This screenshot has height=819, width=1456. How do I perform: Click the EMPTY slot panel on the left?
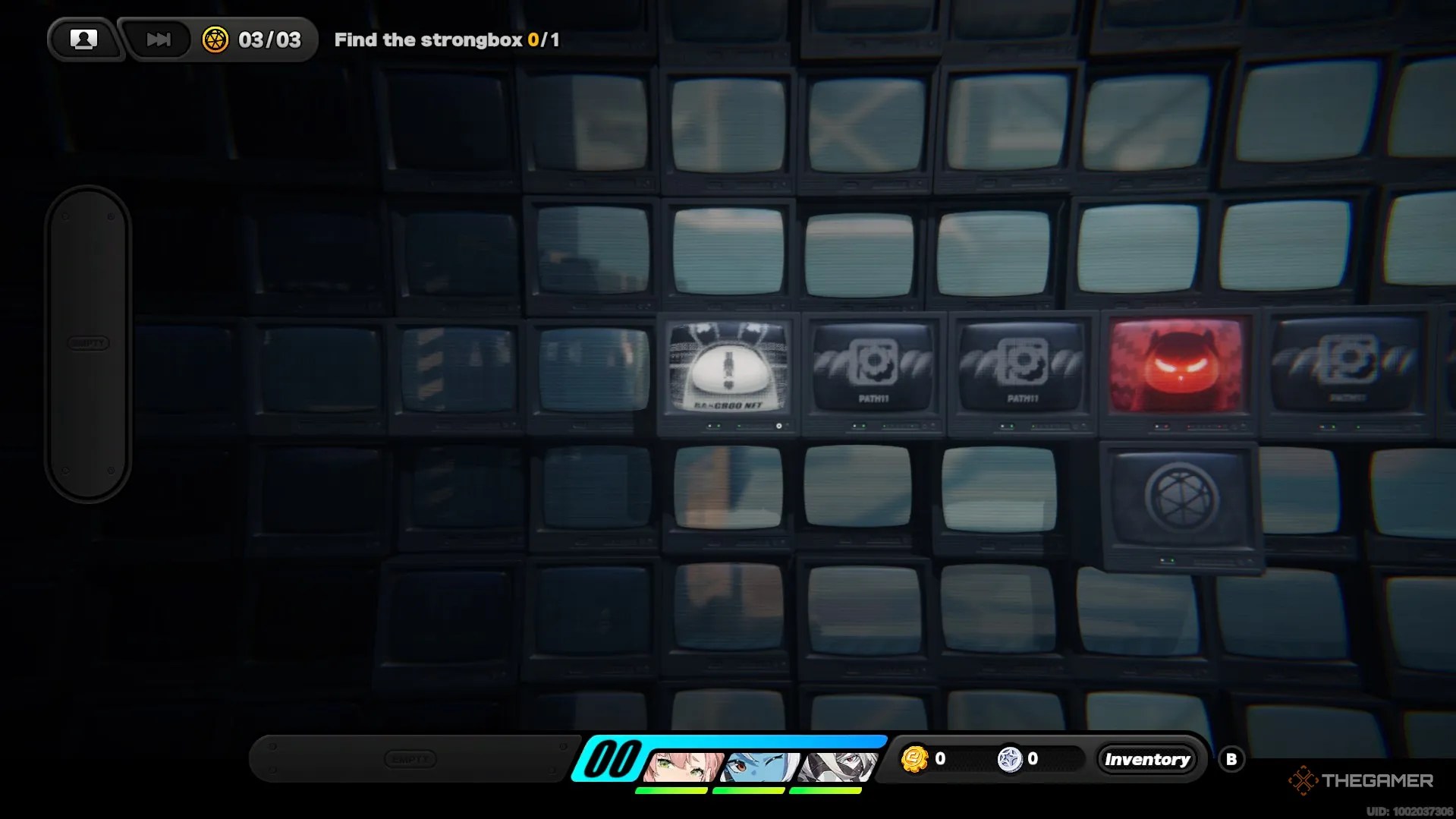[88, 343]
